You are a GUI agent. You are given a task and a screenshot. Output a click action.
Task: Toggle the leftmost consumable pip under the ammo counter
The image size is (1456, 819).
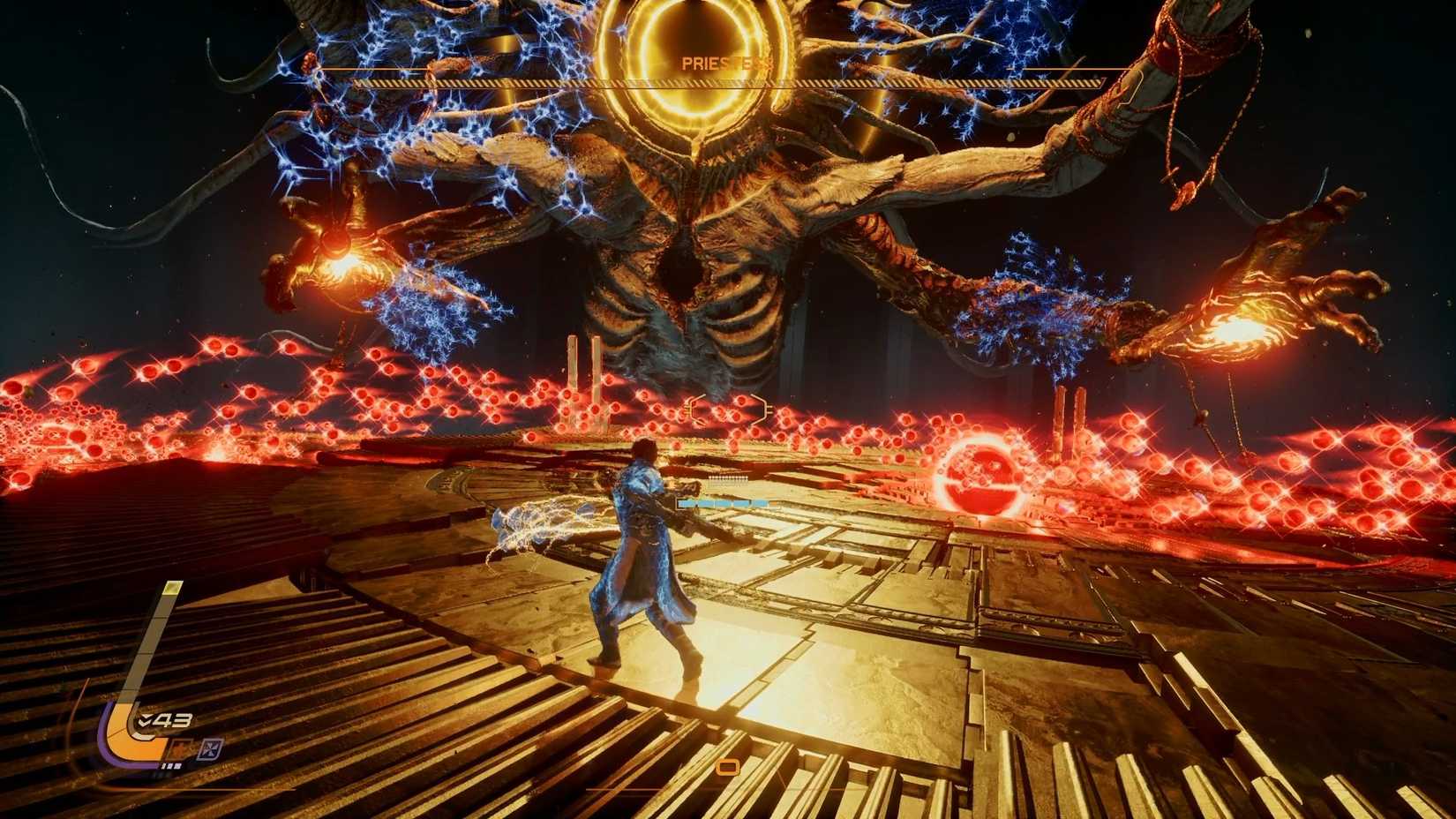point(164,765)
